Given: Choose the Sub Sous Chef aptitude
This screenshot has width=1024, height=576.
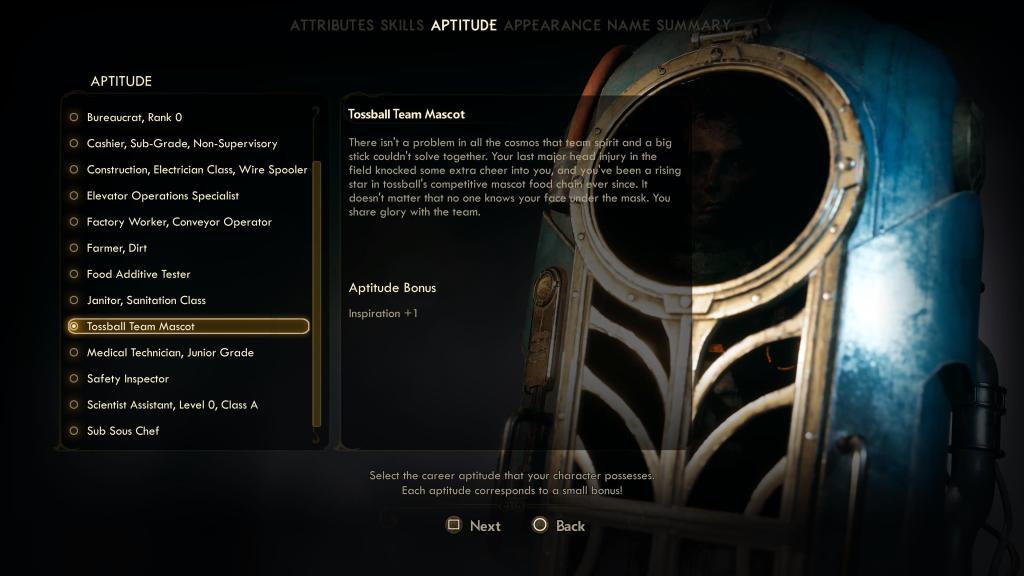Looking at the screenshot, I should 122,431.
